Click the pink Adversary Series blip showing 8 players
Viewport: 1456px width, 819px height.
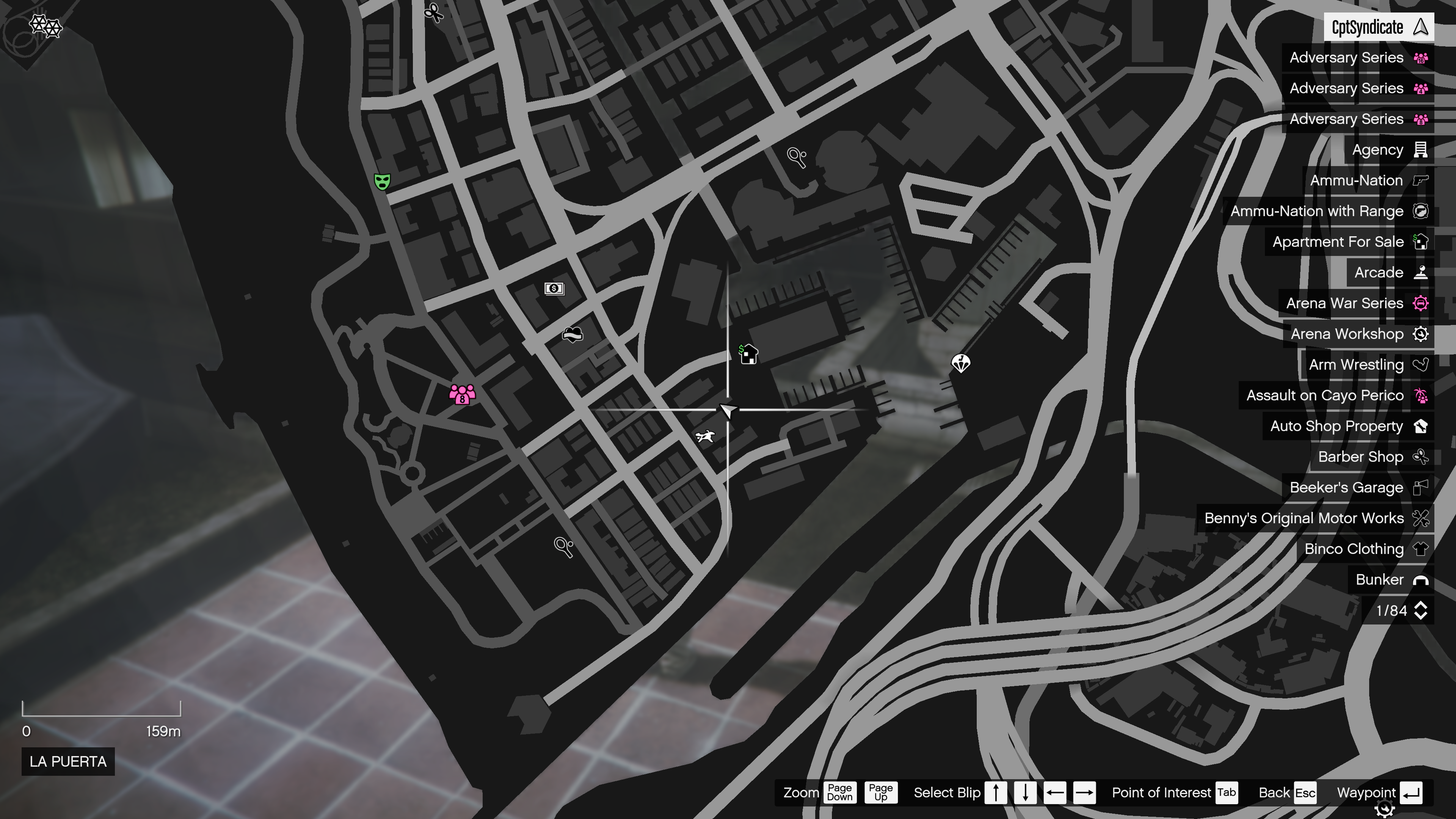click(x=462, y=395)
